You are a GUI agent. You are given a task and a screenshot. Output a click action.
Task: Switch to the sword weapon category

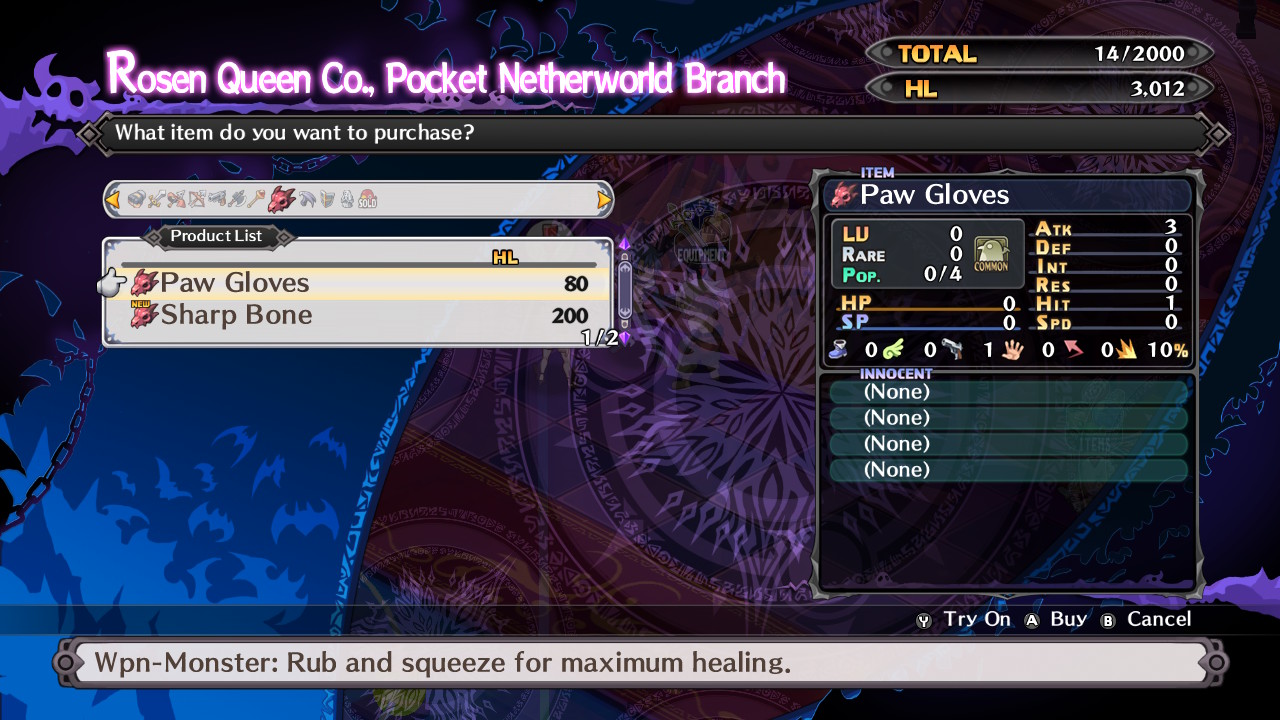[x=157, y=200]
